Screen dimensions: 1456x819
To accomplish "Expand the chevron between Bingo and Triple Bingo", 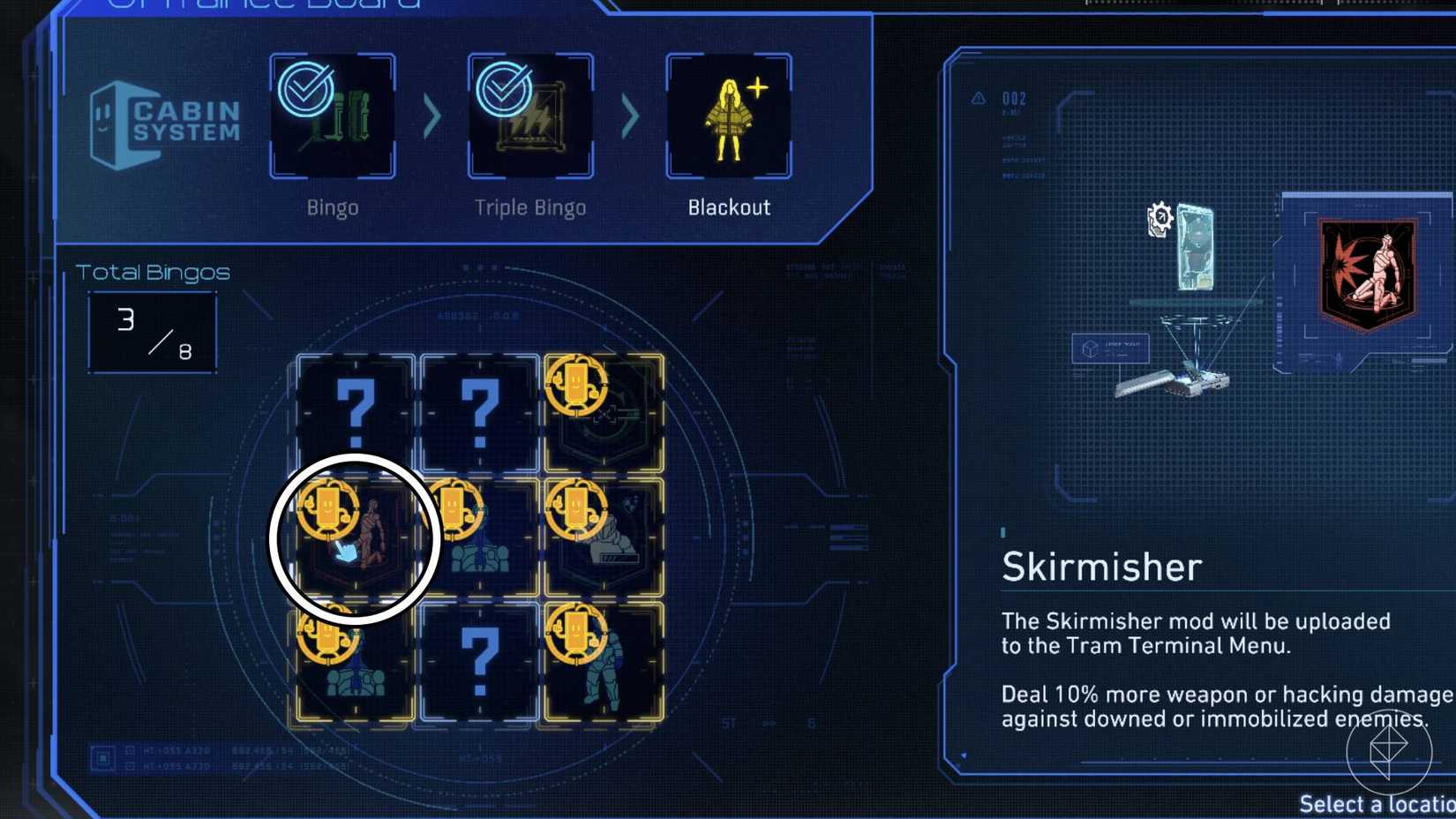I will pos(431,115).
